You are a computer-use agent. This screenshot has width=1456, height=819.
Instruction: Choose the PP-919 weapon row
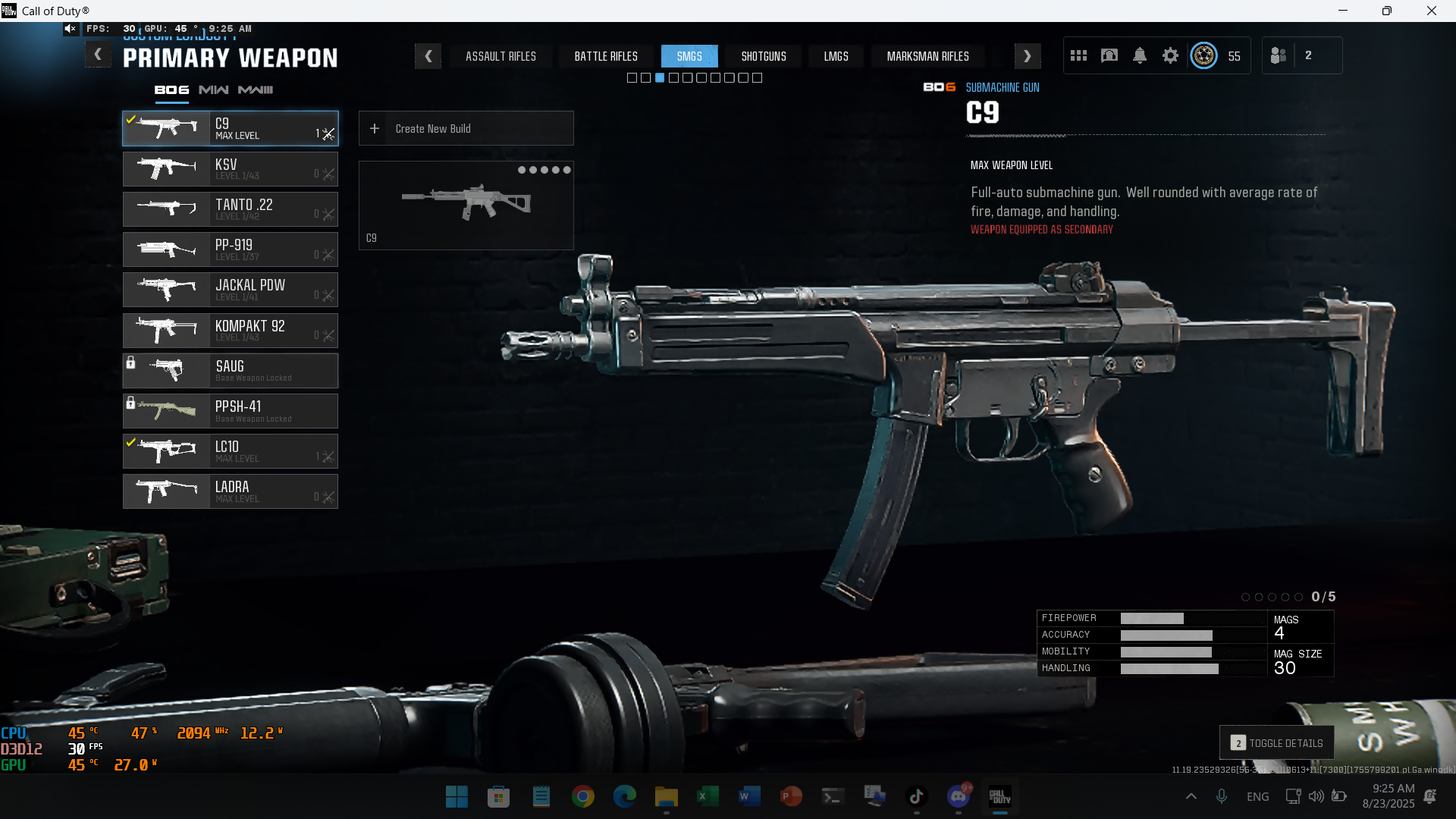(x=231, y=249)
